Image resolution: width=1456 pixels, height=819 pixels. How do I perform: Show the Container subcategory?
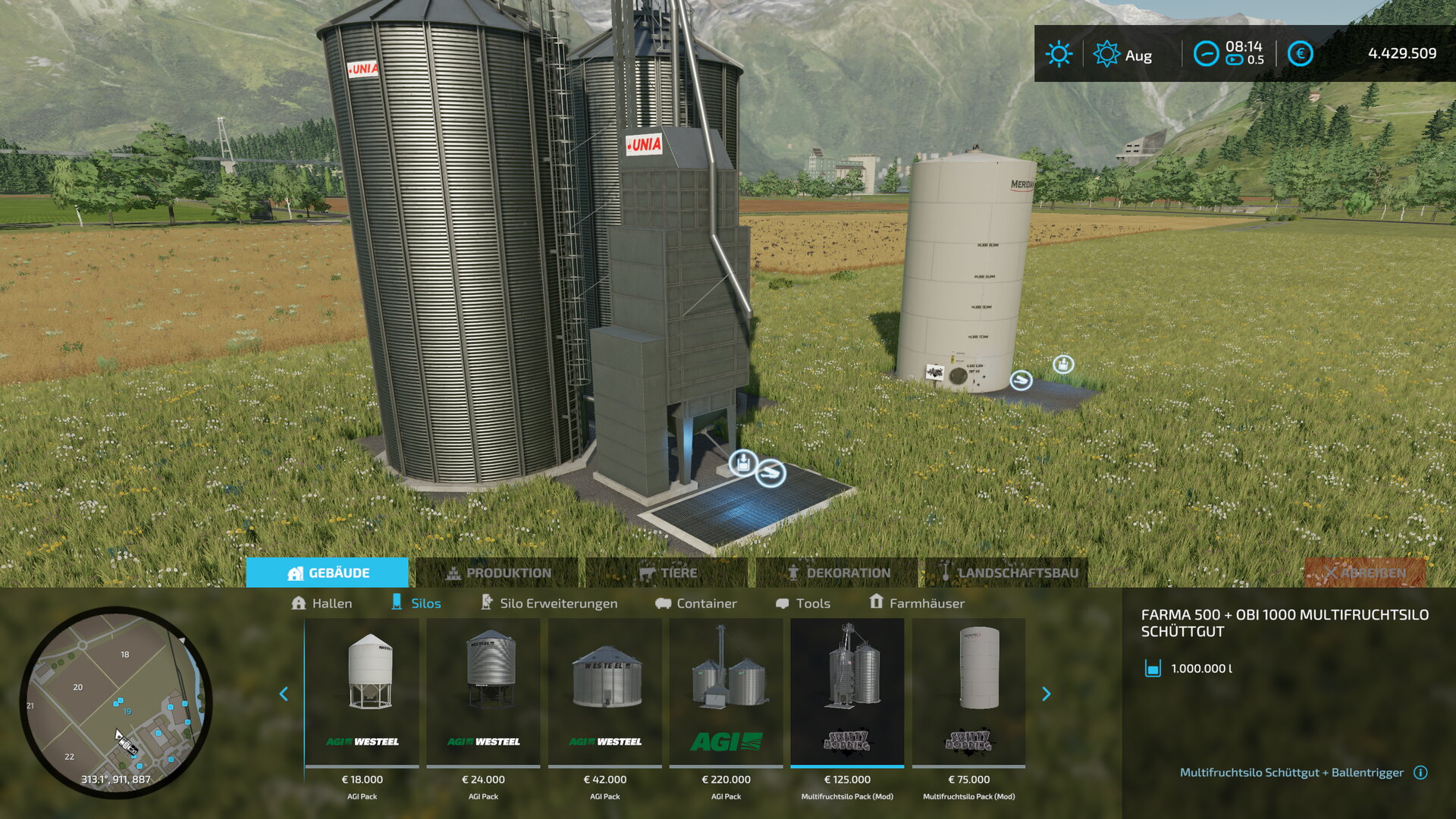tap(695, 603)
